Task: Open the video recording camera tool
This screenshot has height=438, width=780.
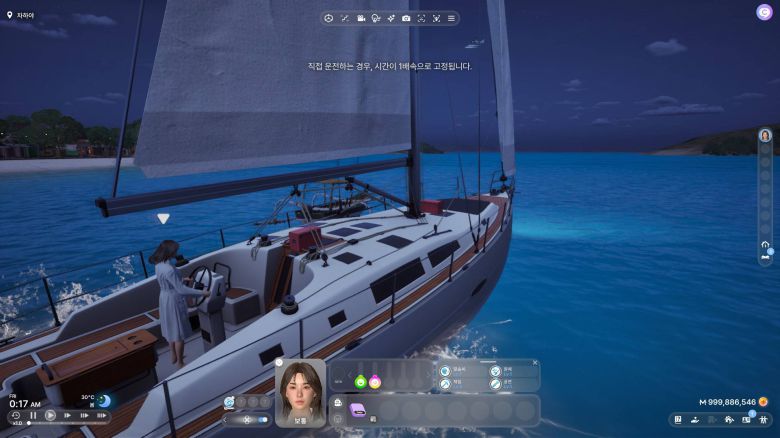Action: [x=360, y=18]
